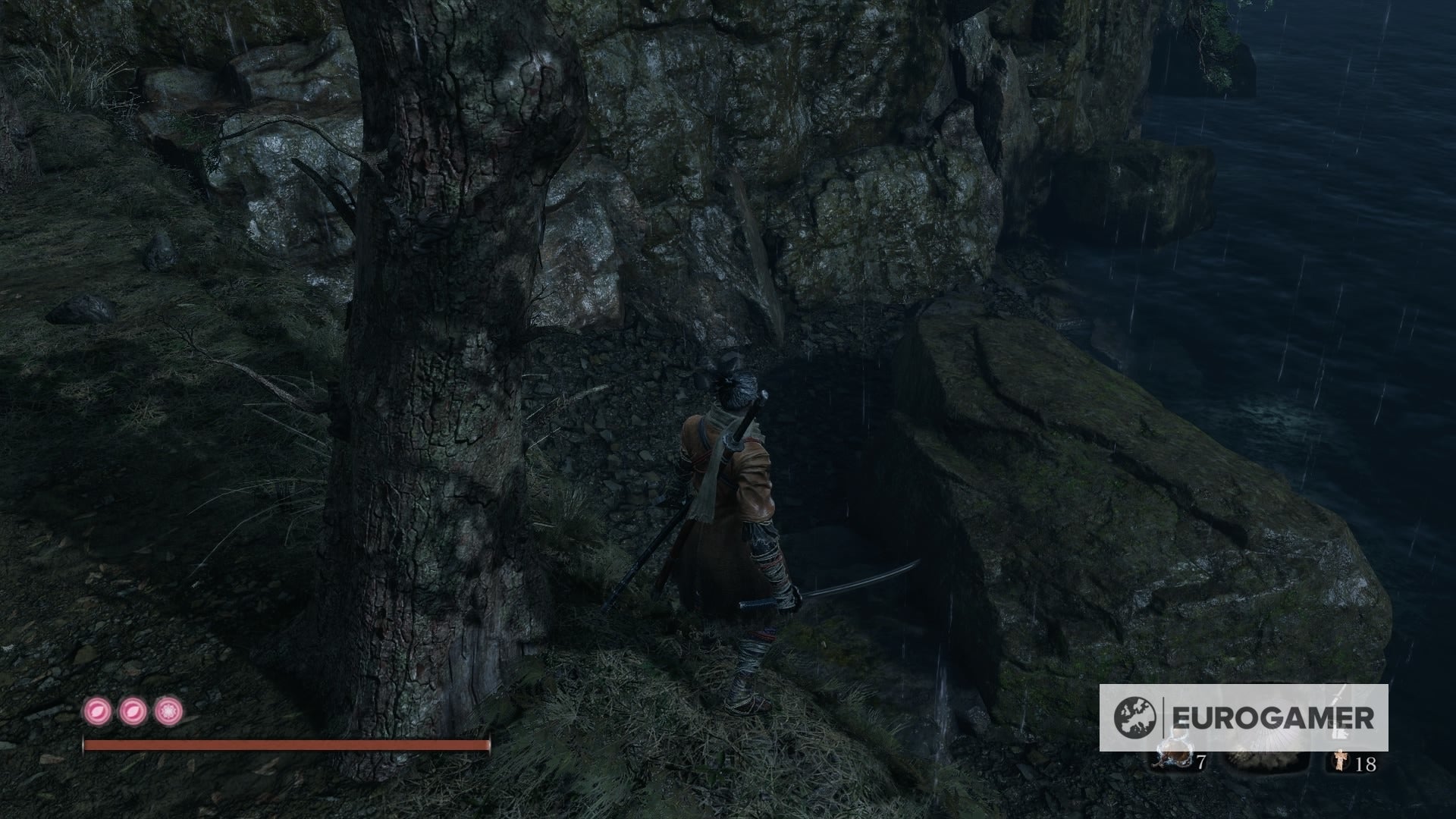Click the number 7 item counter
This screenshot has height=819, width=1456.
(1202, 761)
